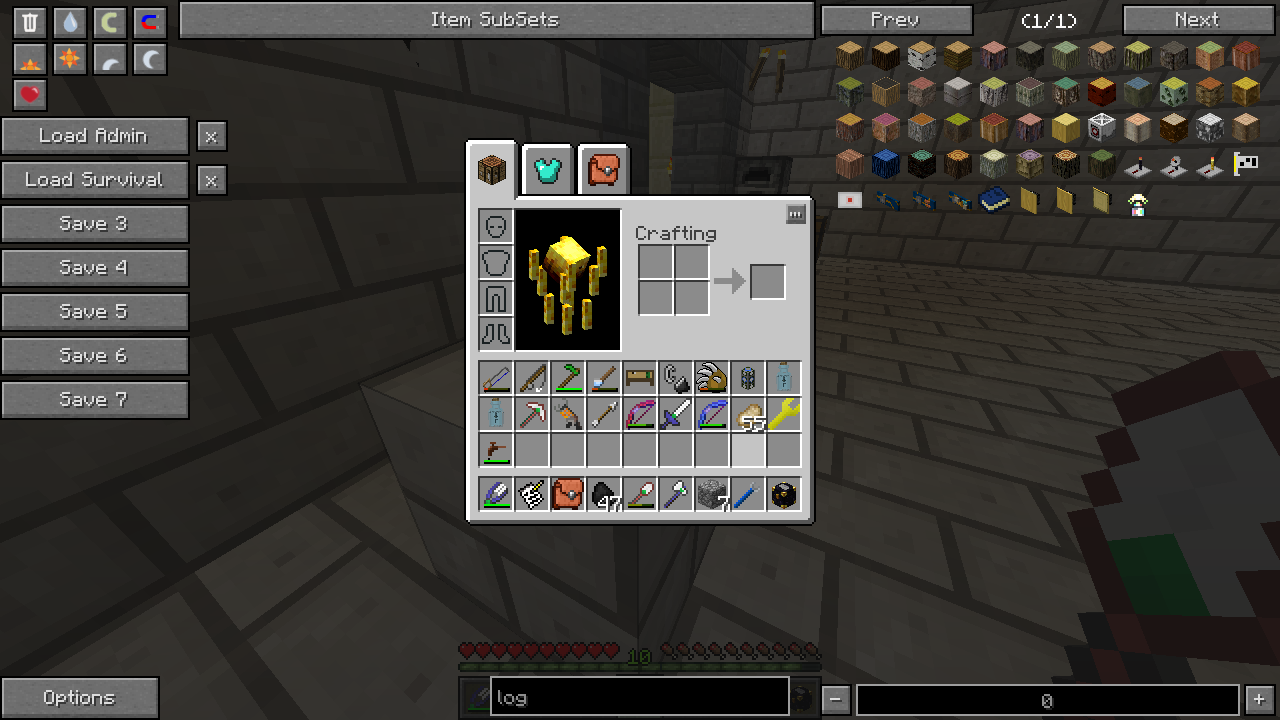Set time with the full sun icon

tap(70, 59)
